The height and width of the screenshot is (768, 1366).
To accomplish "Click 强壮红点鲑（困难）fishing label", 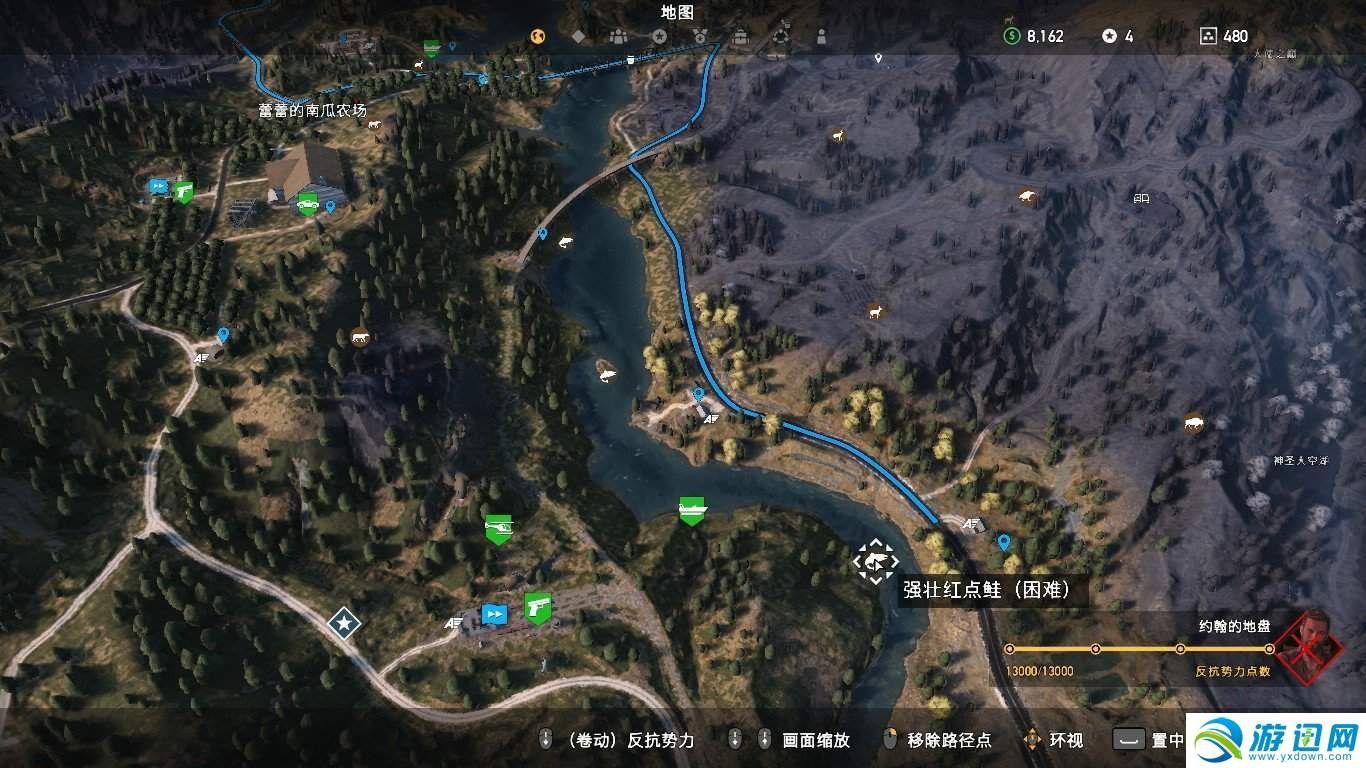I will pos(985,591).
